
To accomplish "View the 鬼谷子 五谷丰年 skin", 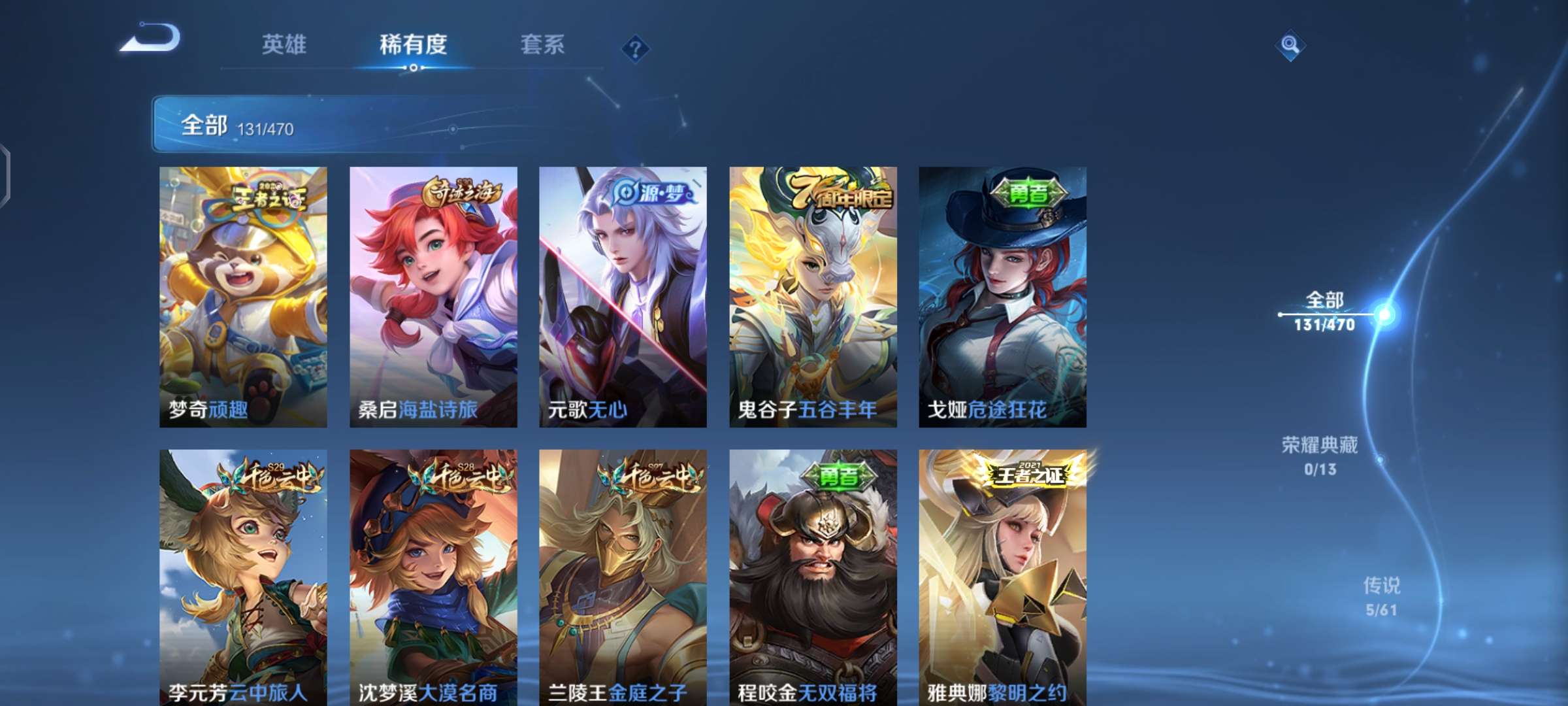I will (812, 294).
